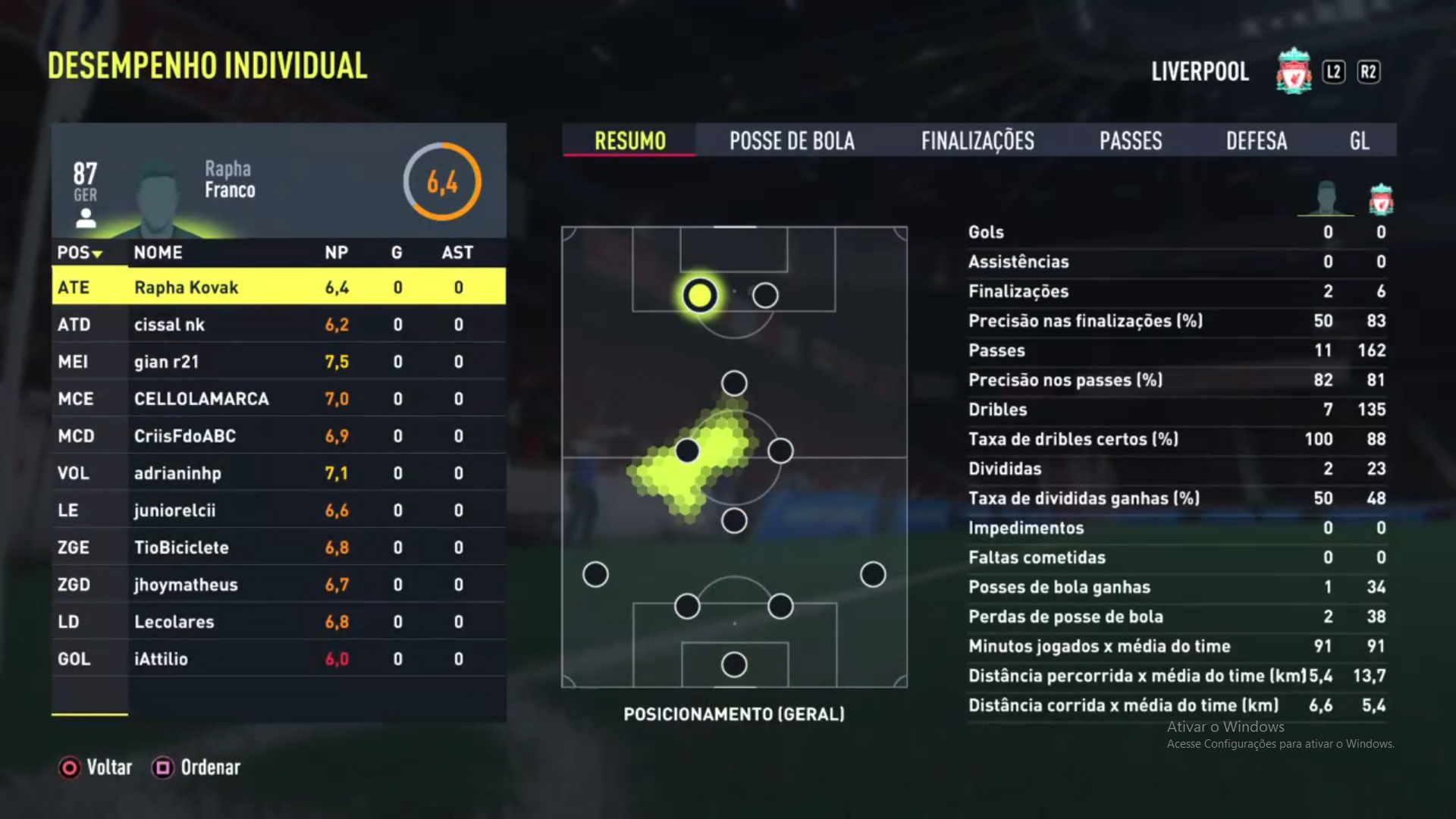Click the Voltar back option
1456x819 pixels.
[x=96, y=767]
